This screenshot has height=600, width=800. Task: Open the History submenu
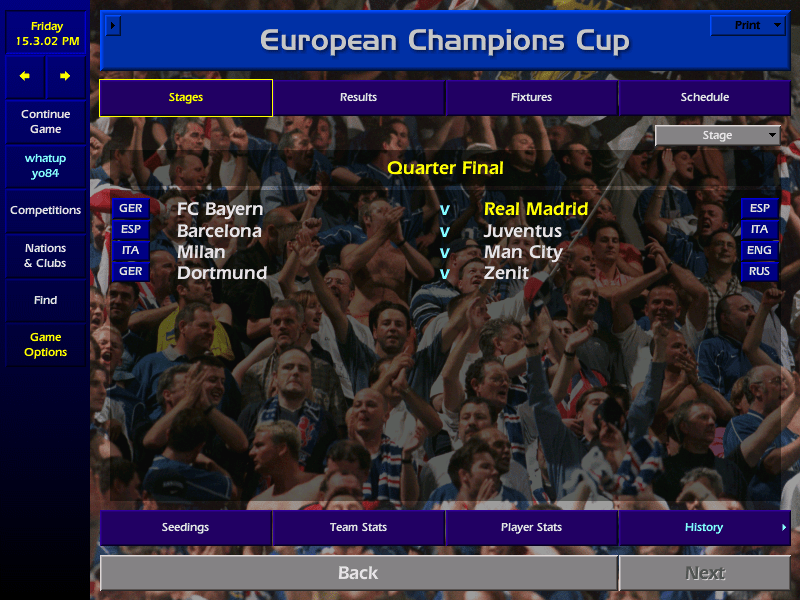704,527
